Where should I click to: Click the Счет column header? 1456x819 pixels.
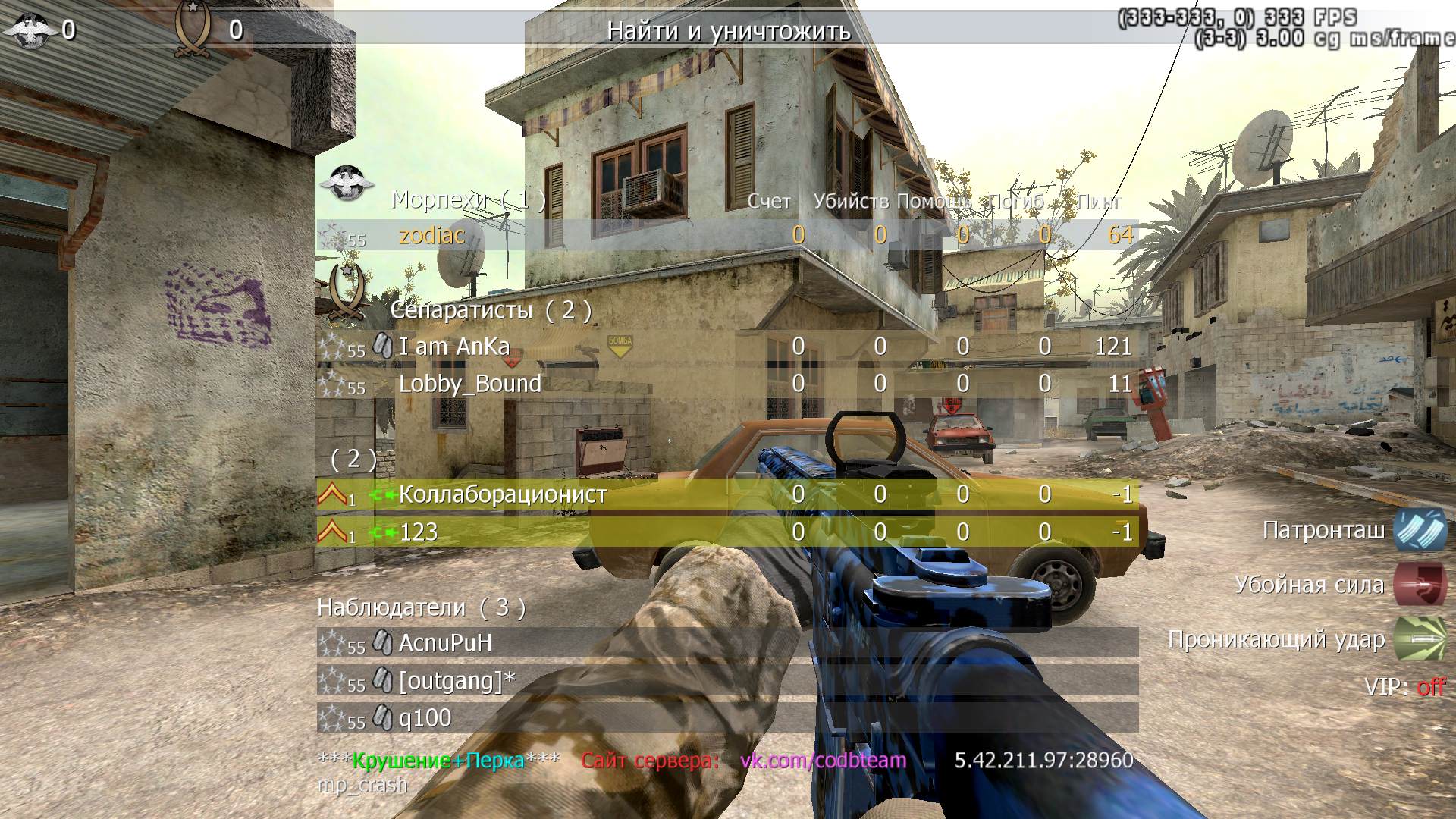tap(768, 201)
